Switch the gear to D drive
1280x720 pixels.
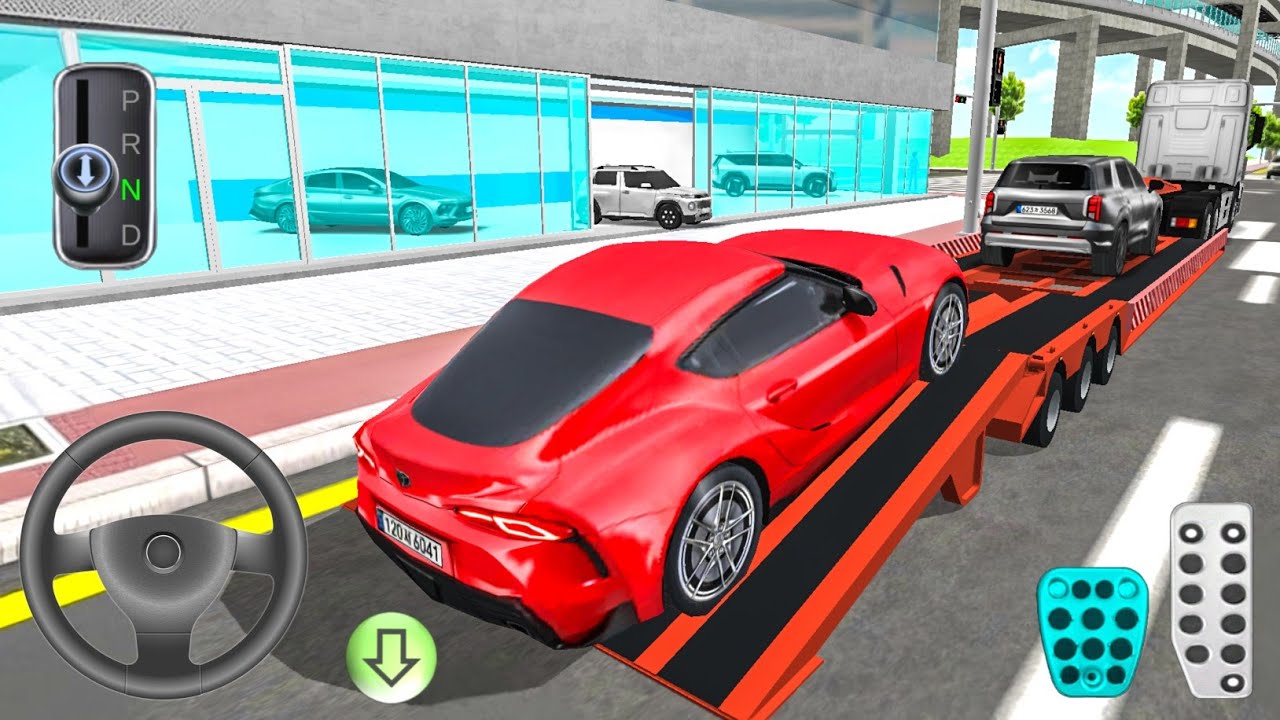[130, 236]
